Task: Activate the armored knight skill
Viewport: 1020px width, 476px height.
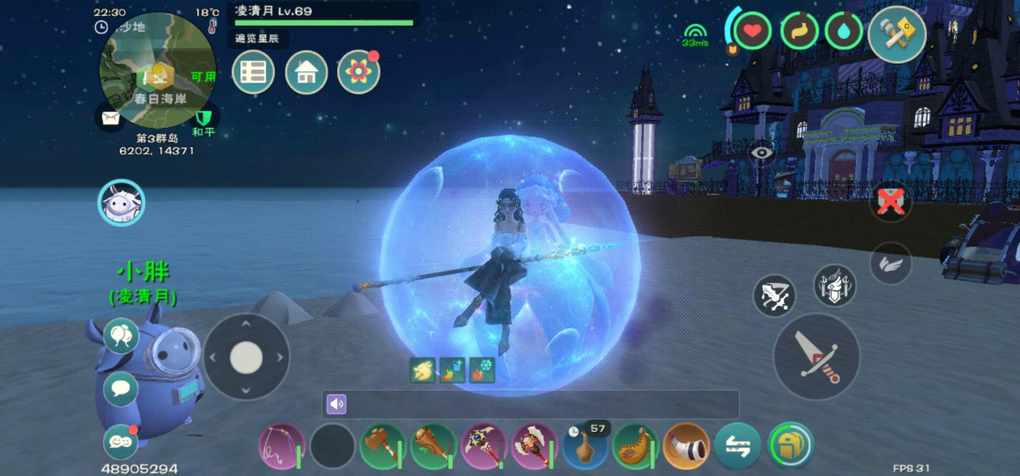Action: tap(834, 285)
